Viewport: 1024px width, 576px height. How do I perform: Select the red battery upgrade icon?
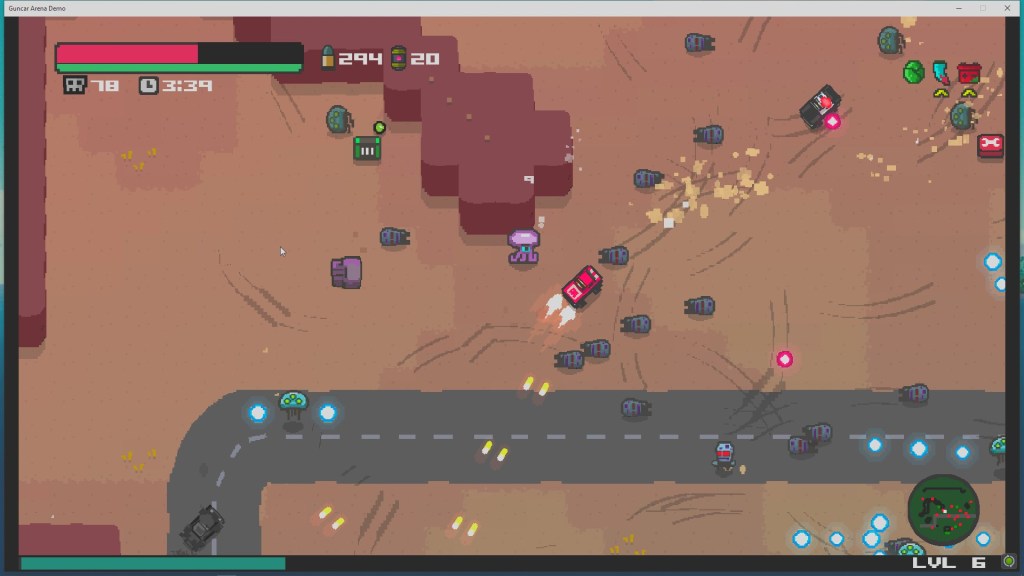(968, 72)
